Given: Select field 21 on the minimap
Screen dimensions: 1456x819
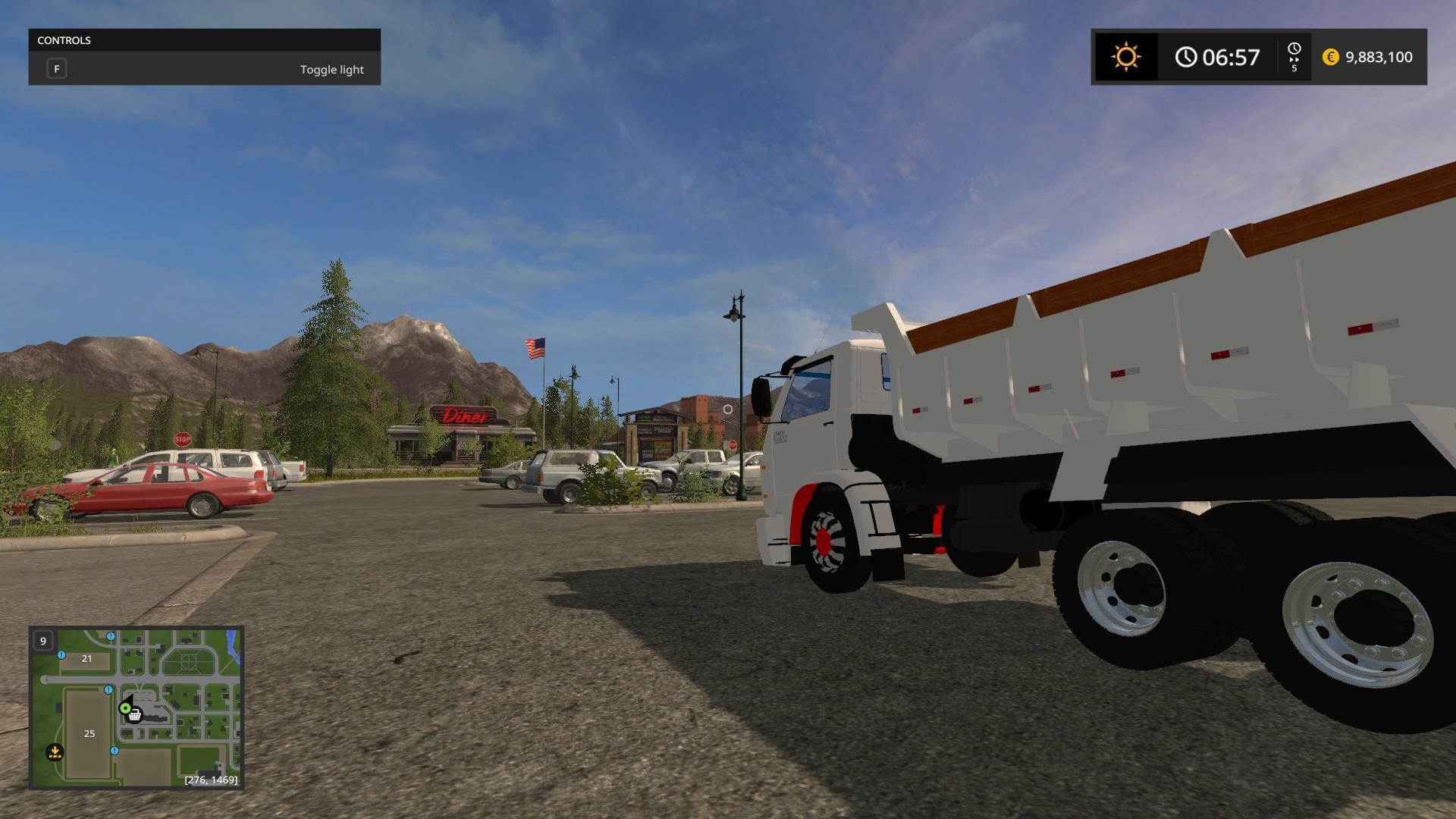Looking at the screenshot, I should tap(86, 658).
